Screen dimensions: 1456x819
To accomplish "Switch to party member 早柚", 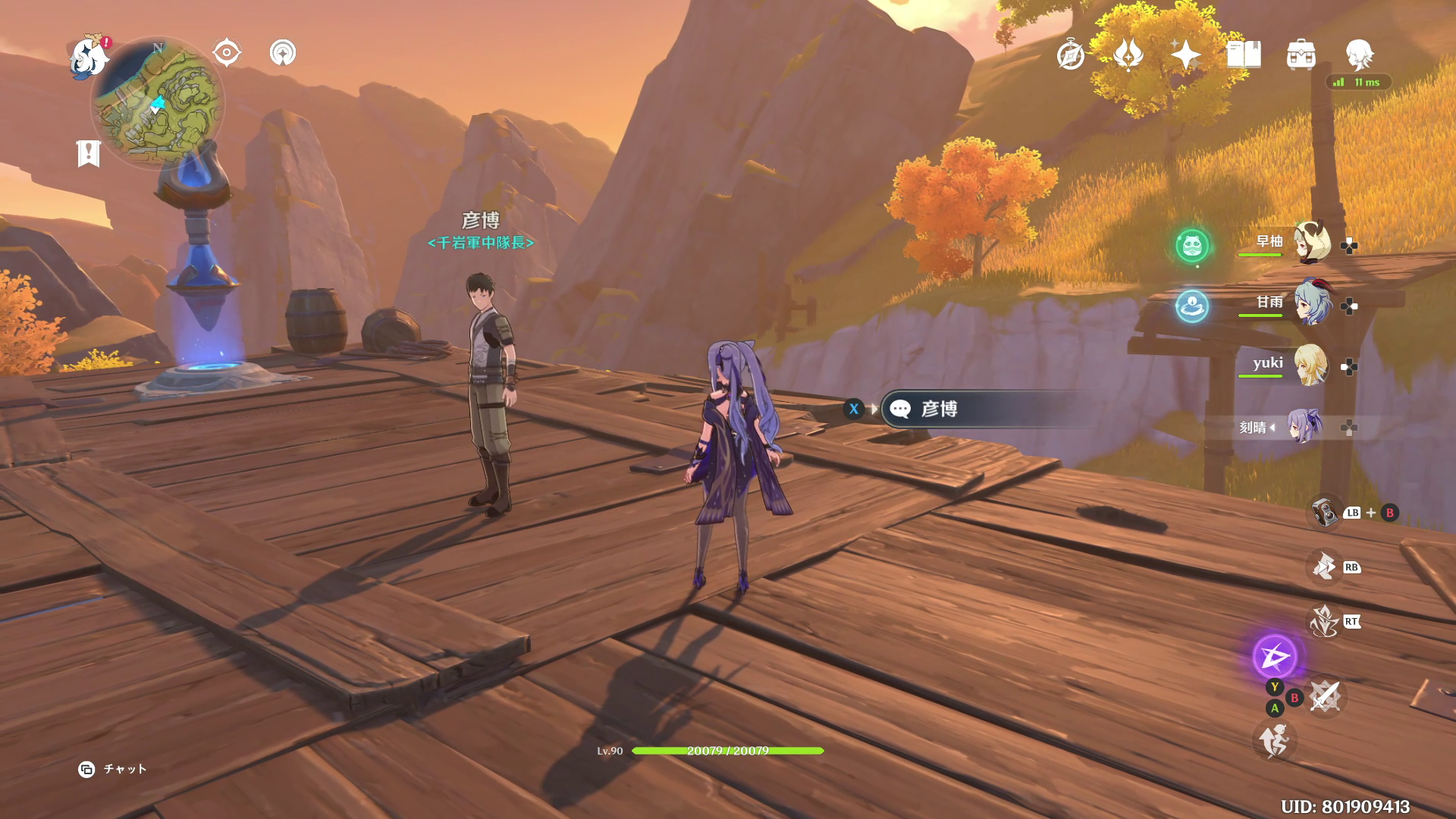I will (1310, 243).
